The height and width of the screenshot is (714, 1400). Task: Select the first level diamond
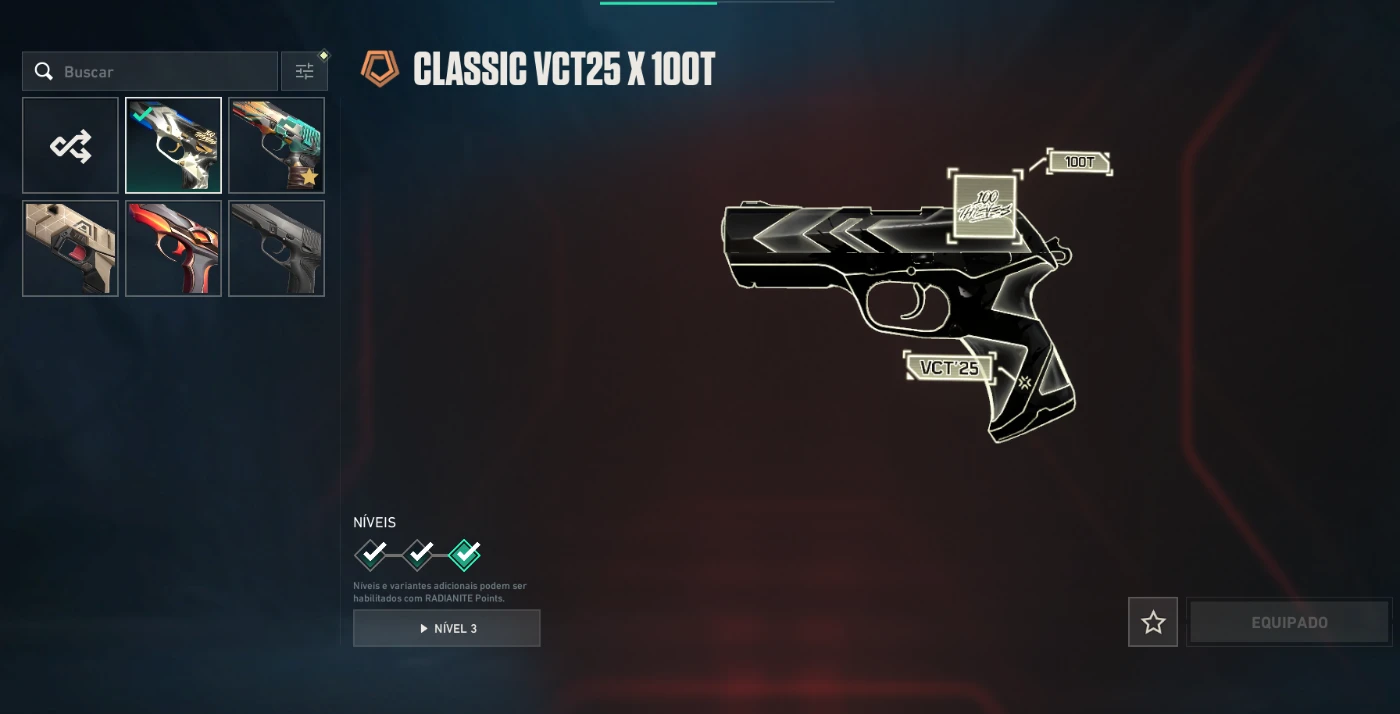click(x=371, y=553)
